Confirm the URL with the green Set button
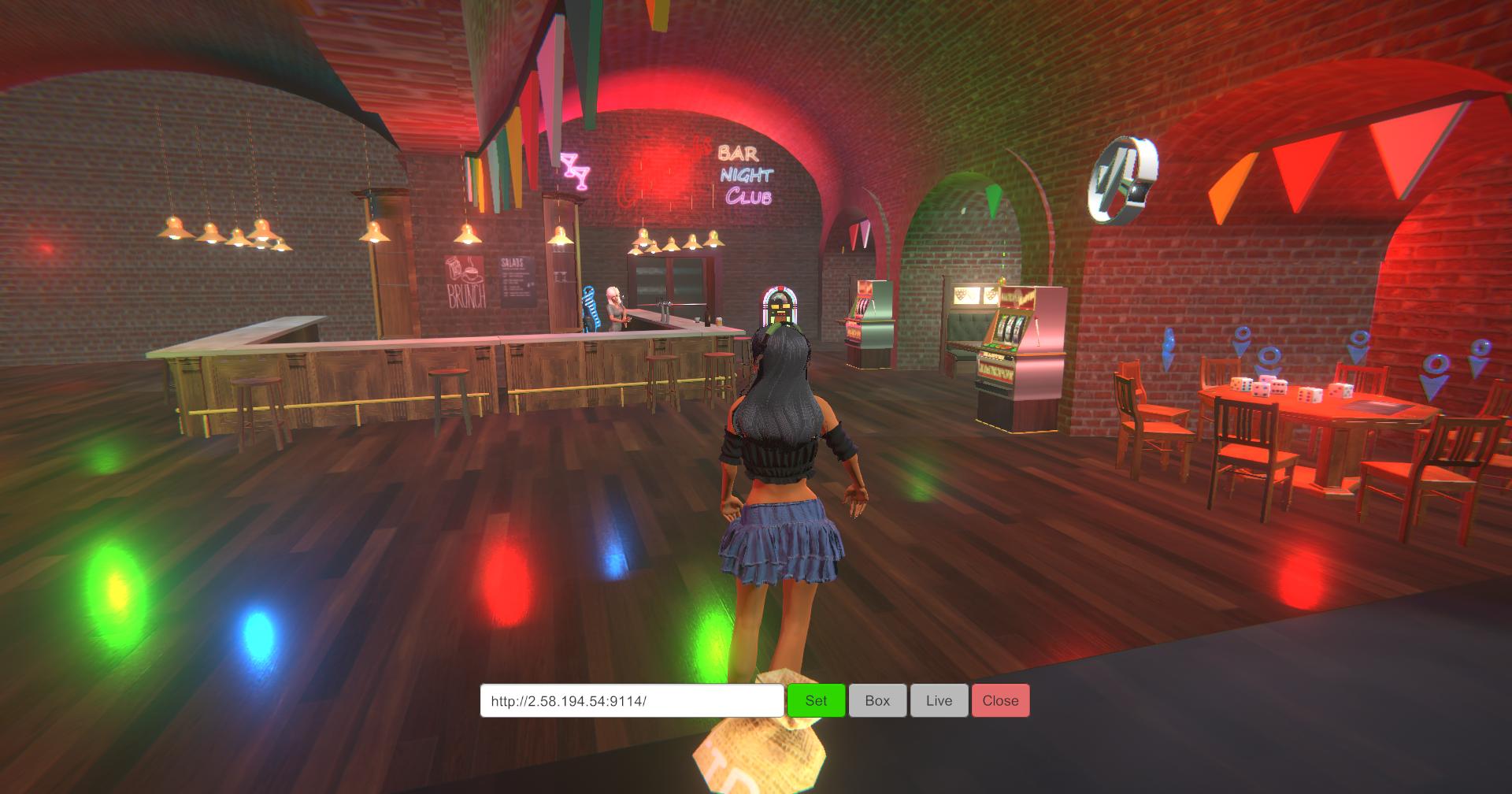Viewport: 1512px width, 794px height. tap(816, 700)
